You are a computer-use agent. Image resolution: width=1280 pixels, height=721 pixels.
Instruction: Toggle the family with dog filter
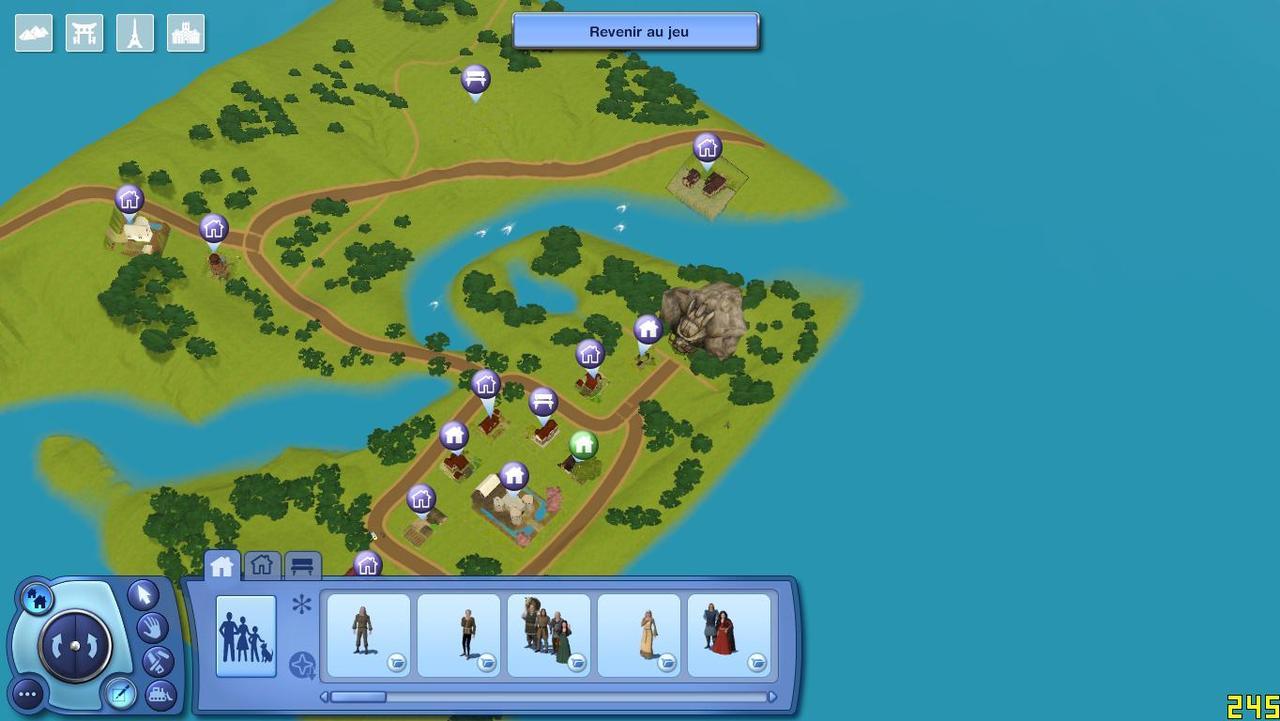point(246,636)
